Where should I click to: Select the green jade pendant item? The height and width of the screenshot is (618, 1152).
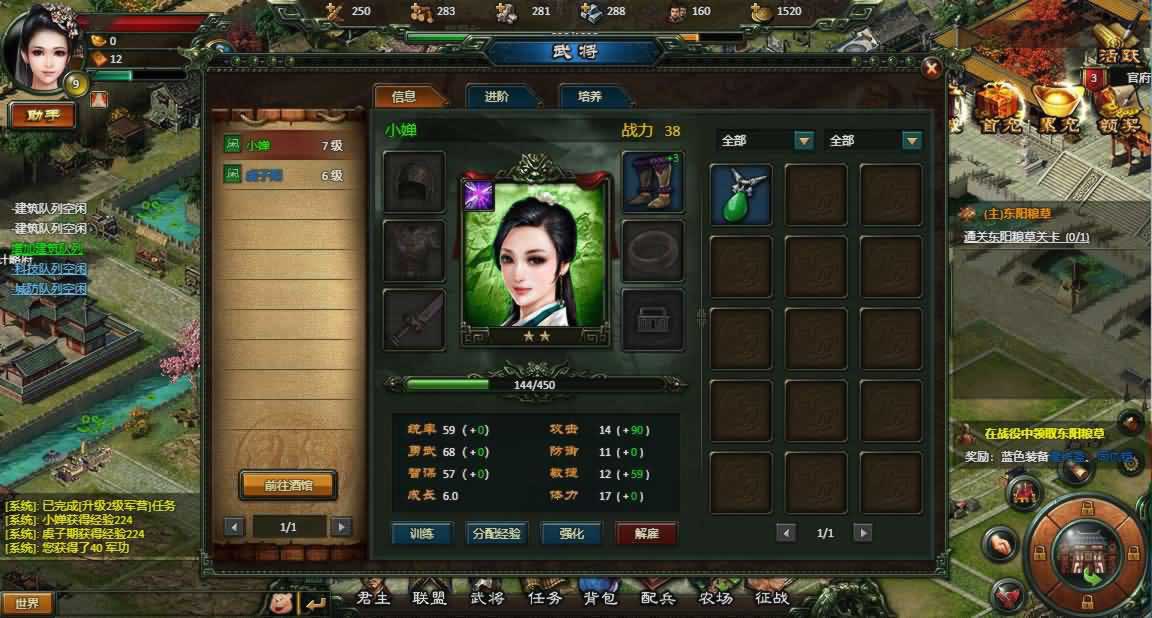click(741, 195)
